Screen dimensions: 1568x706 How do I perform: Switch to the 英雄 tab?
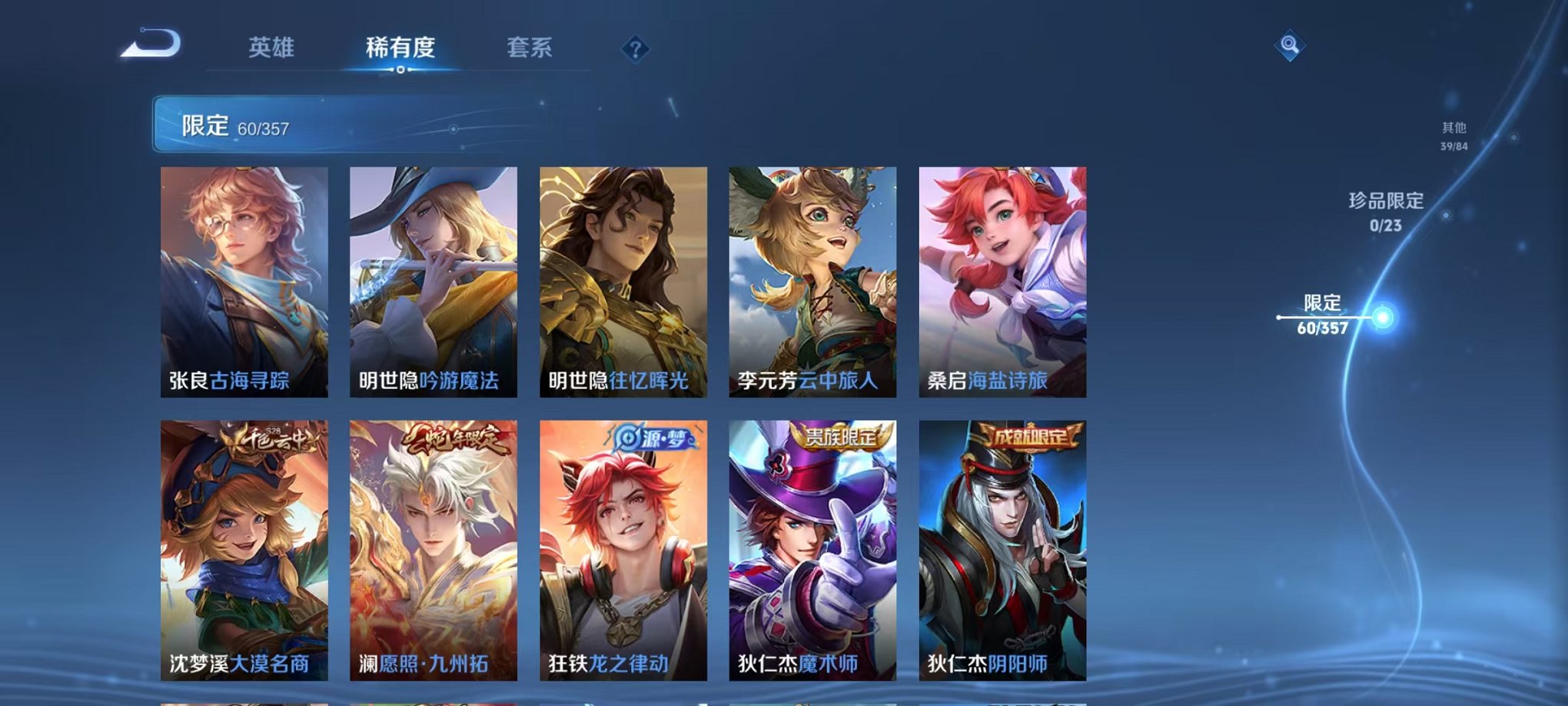click(x=273, y=48)
